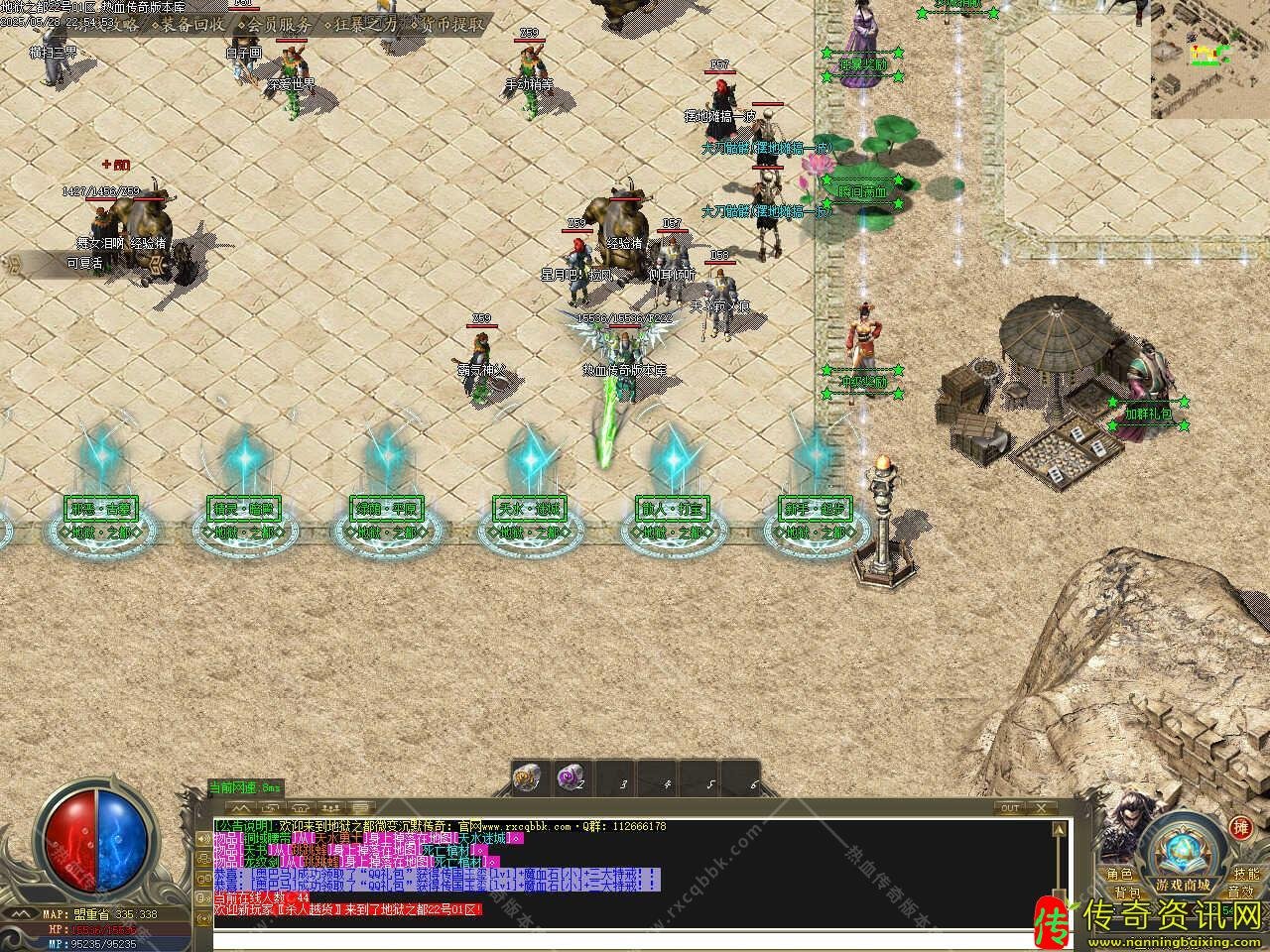Click the X exit button beside OUT

(1043, 808)
